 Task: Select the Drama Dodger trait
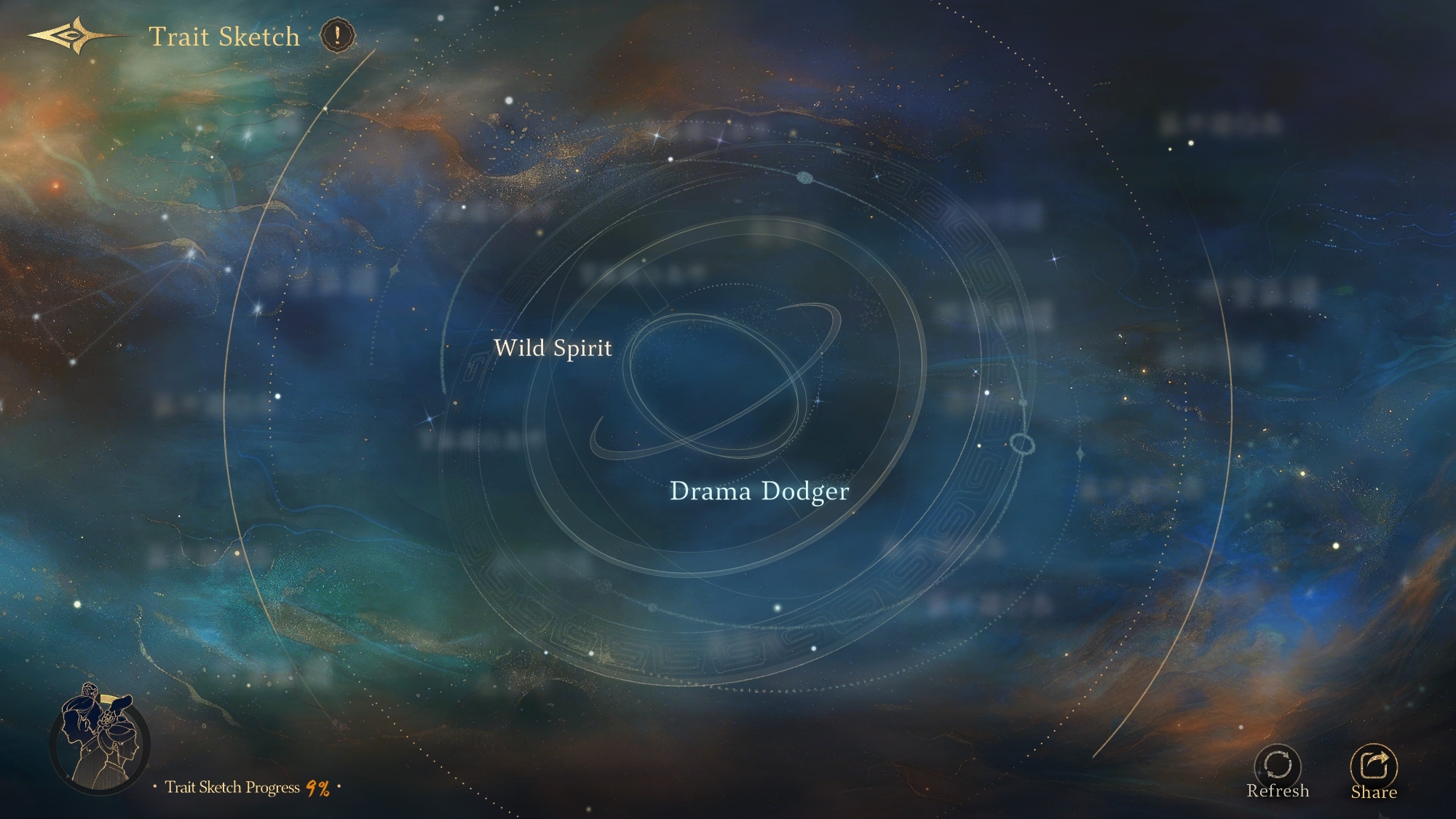coord(759,491)
